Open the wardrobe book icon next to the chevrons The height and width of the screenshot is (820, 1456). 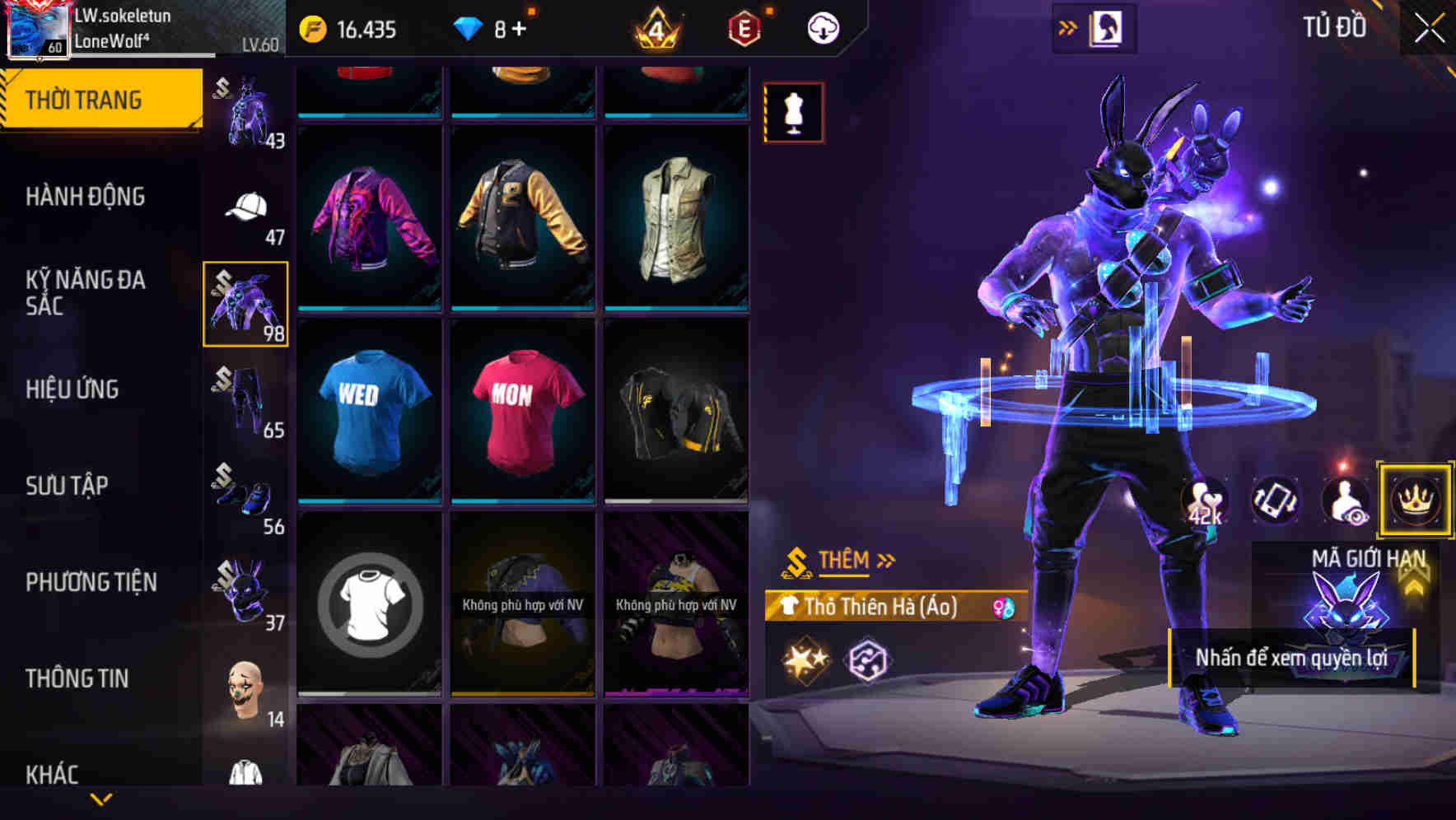[1107, 27]
